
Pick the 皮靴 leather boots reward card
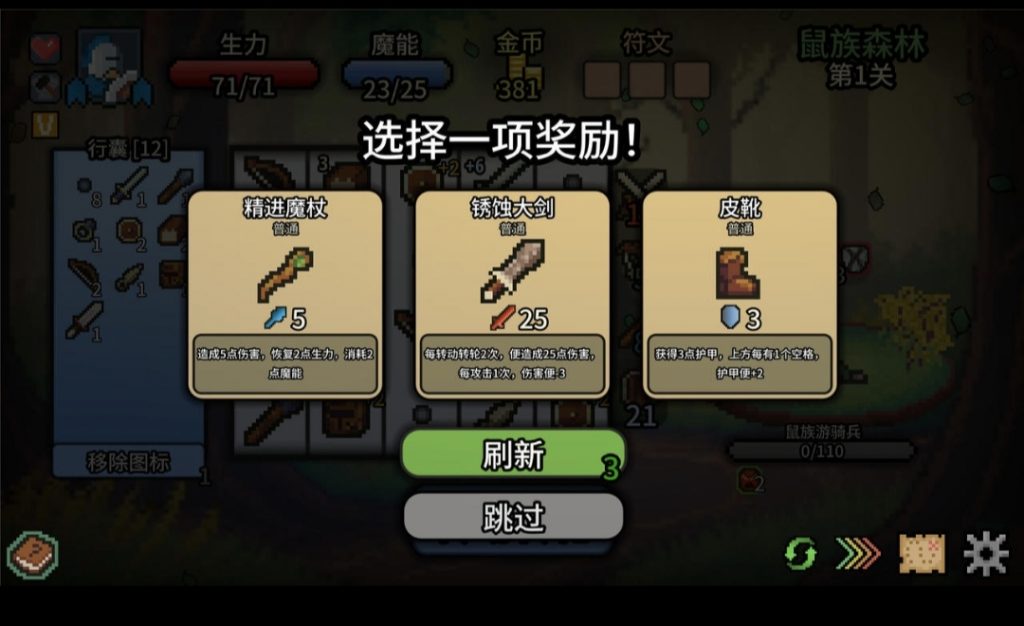click(739, 293)
